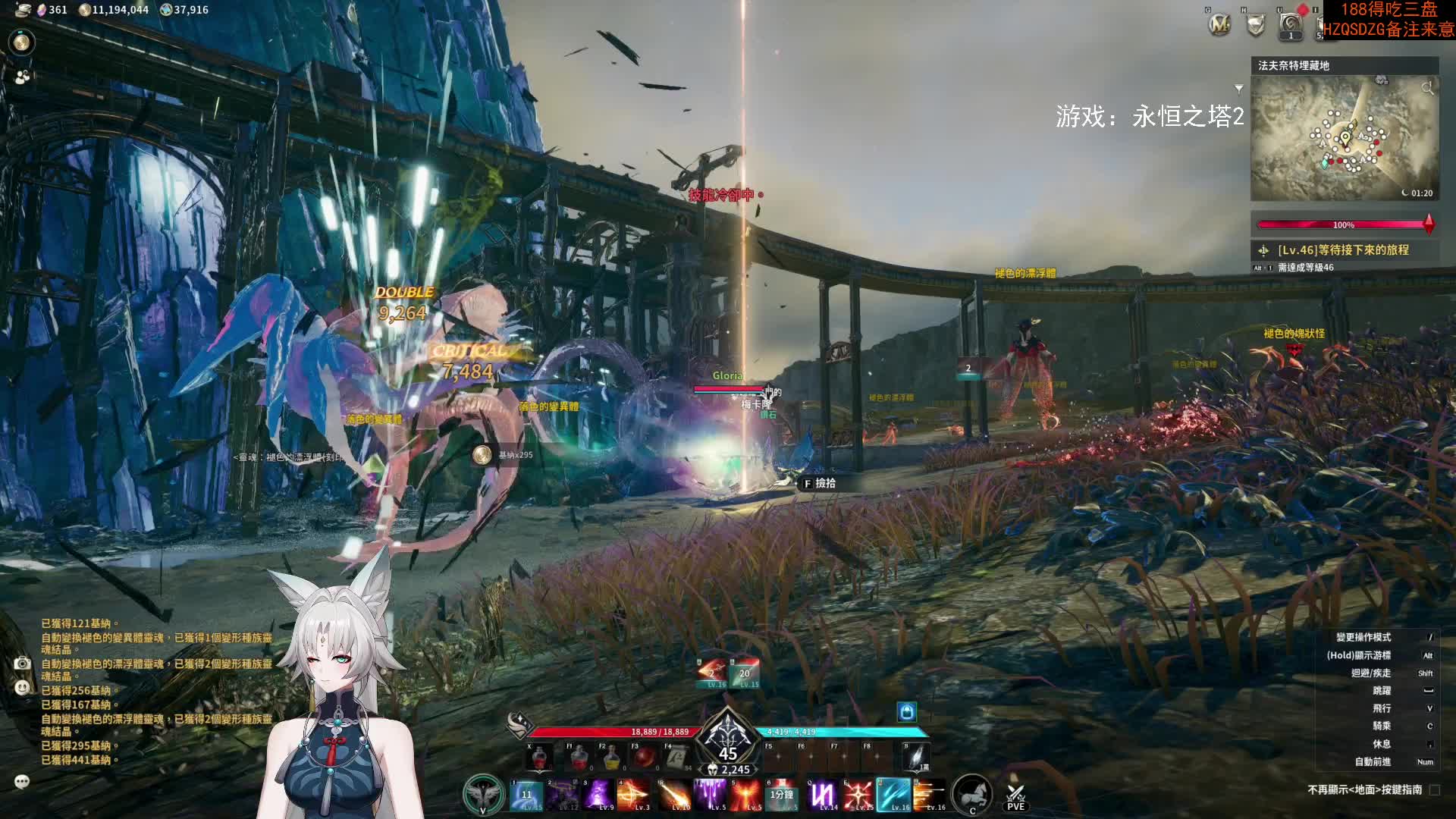
Task: Activate the fire phoenix skill in slot 5
Action: coord(746,795)
